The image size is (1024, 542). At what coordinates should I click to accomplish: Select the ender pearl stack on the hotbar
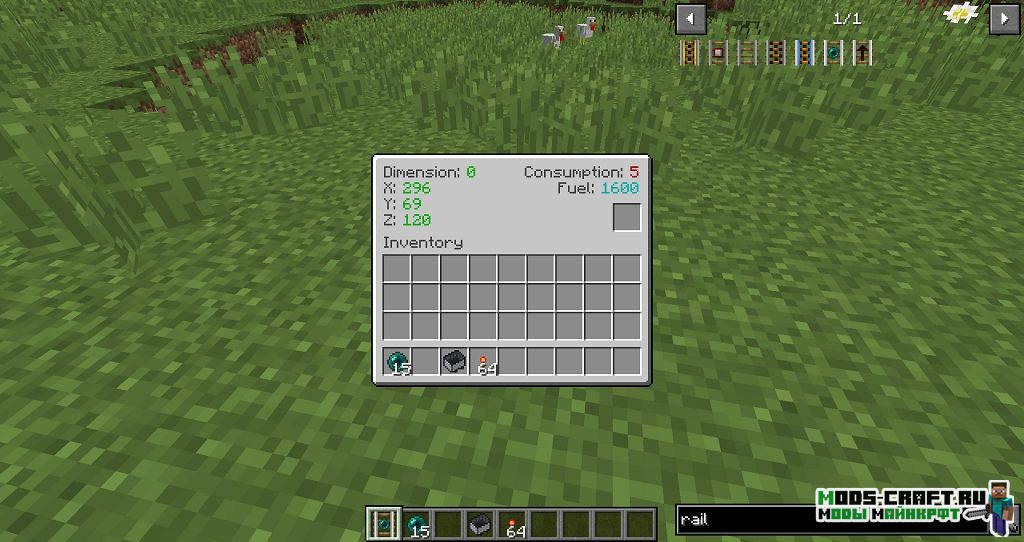point(415,524)
